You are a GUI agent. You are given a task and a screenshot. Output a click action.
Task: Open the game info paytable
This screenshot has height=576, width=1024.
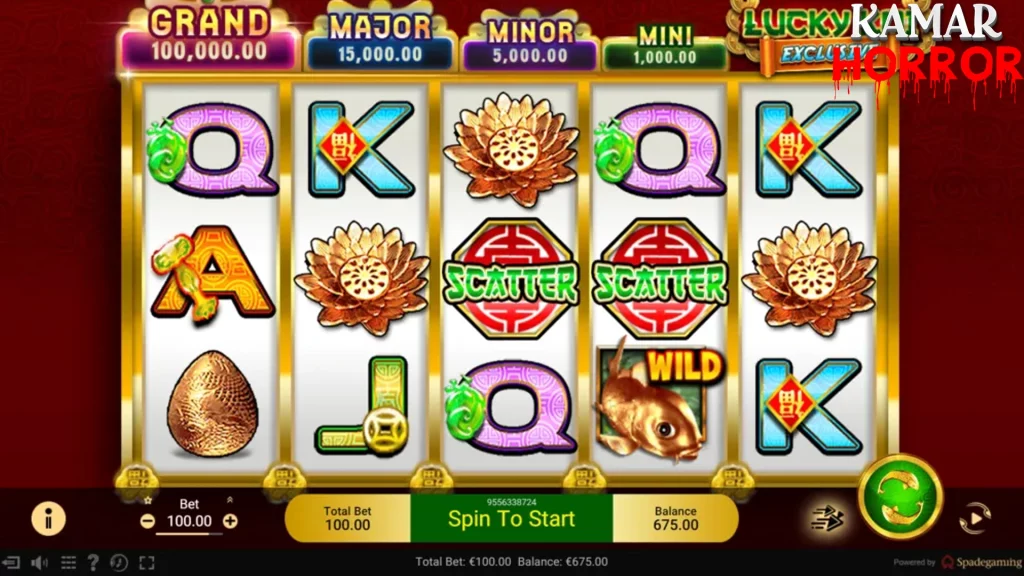[48, 517]
